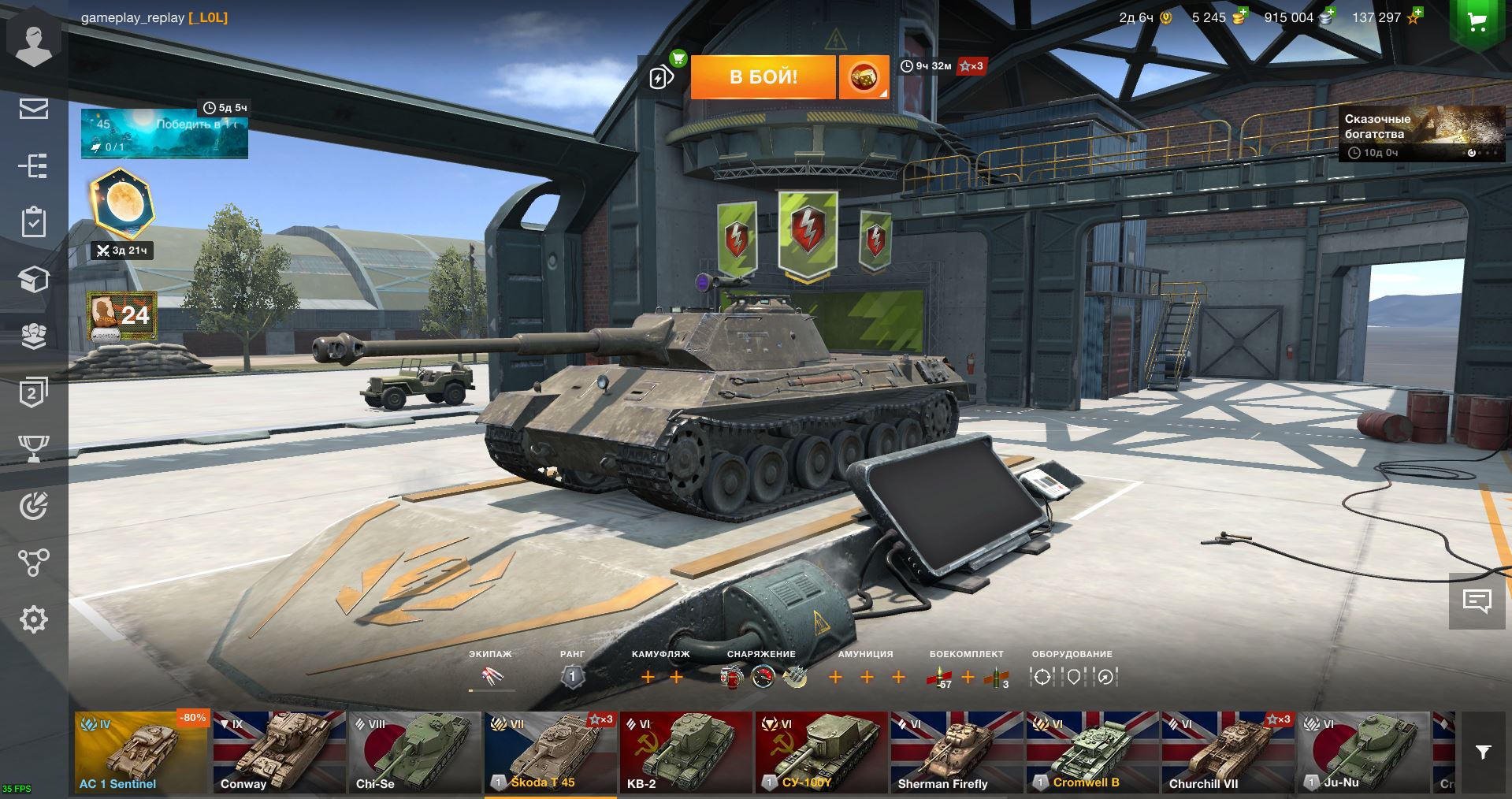This screenshot has height=799, width=1512.
Task: Open the level 24 battle pass badge
Action: [122, 315]
